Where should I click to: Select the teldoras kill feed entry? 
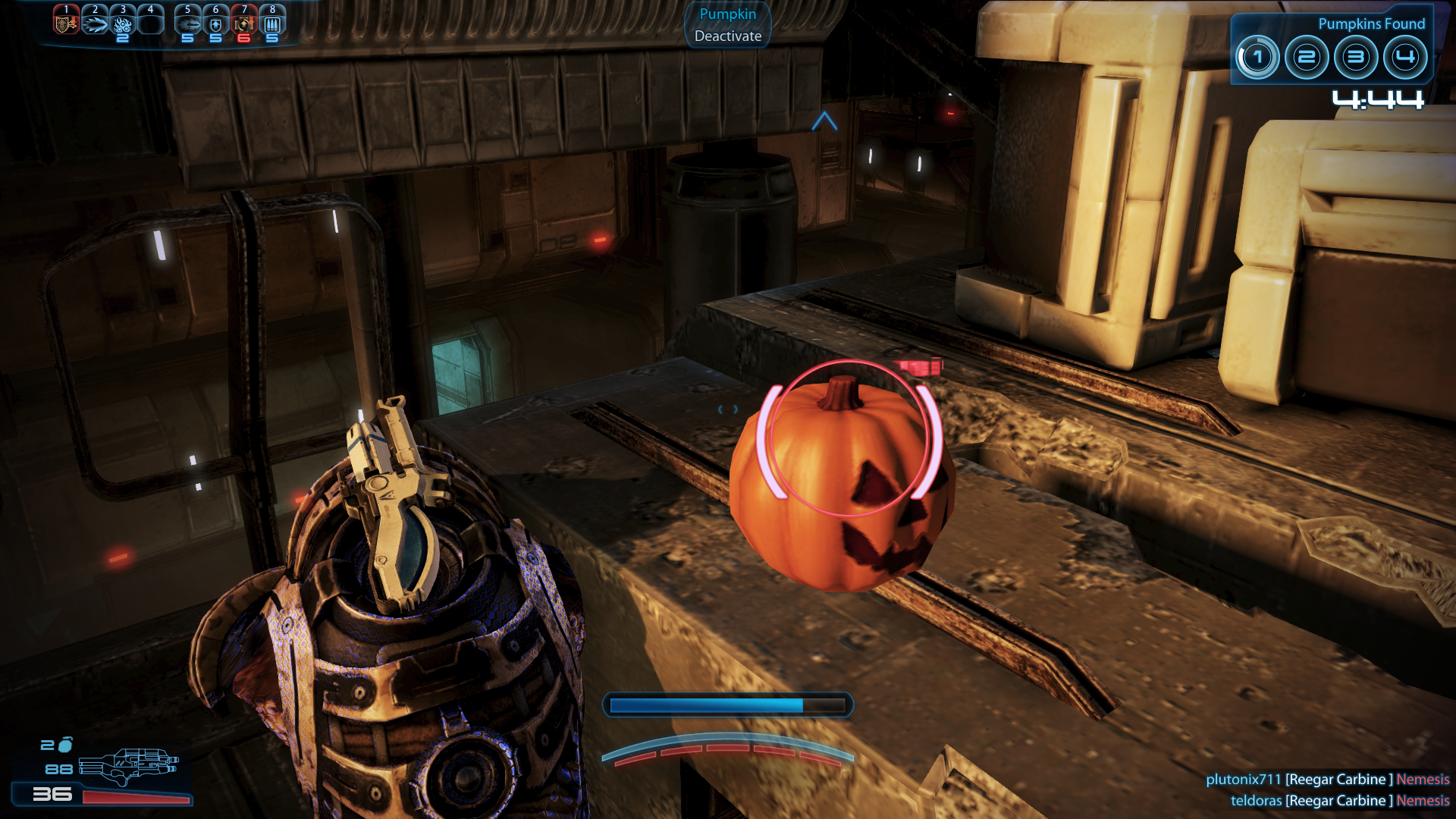click(x=1339, y=801)
